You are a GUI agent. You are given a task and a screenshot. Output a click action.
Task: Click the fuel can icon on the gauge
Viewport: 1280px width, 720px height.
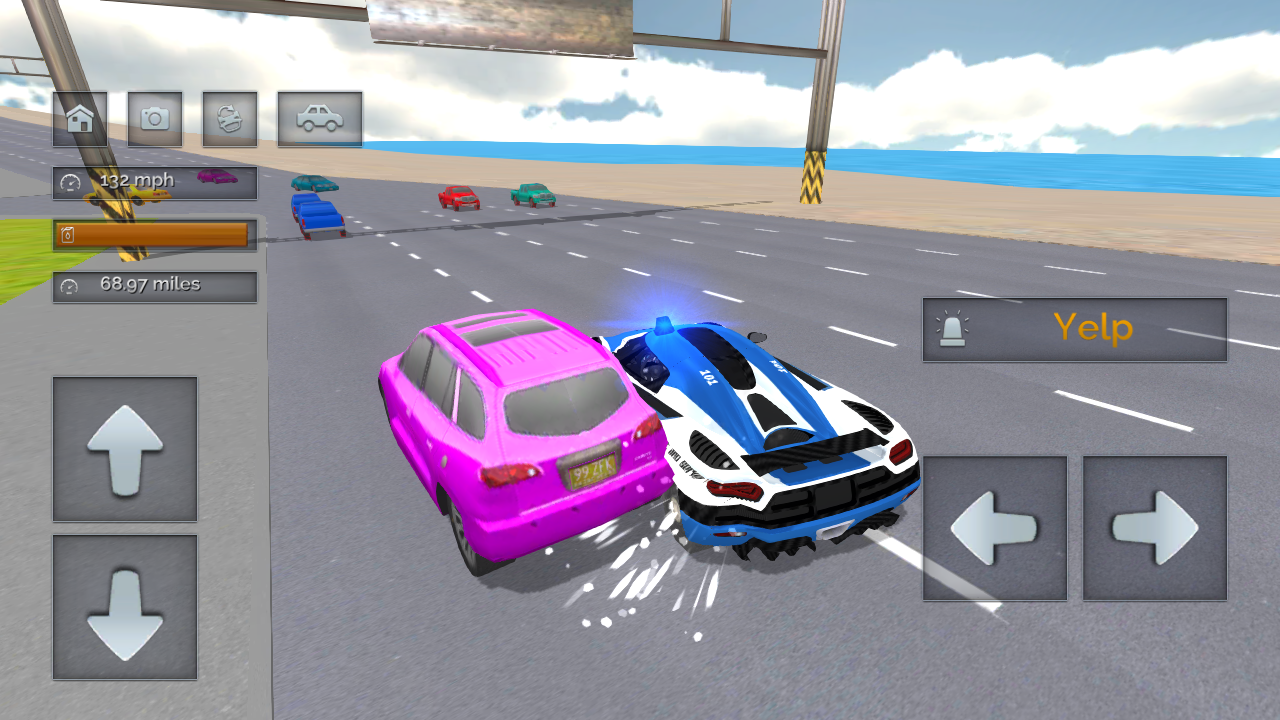68,234
